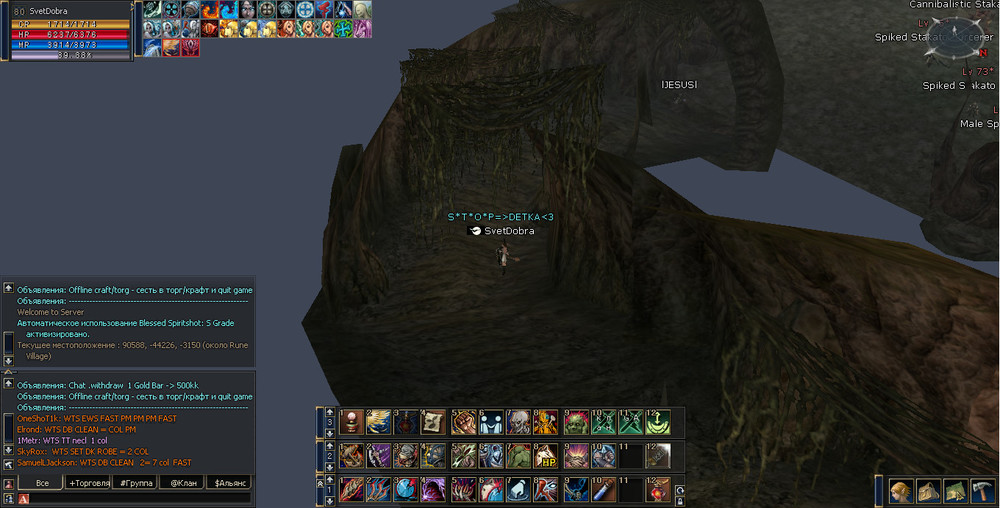The height and width of the screenshot is (508, 1000).
Task: Click the hammer icon in the menu bar
Action: pyautogui.click(x=981, y=490)
